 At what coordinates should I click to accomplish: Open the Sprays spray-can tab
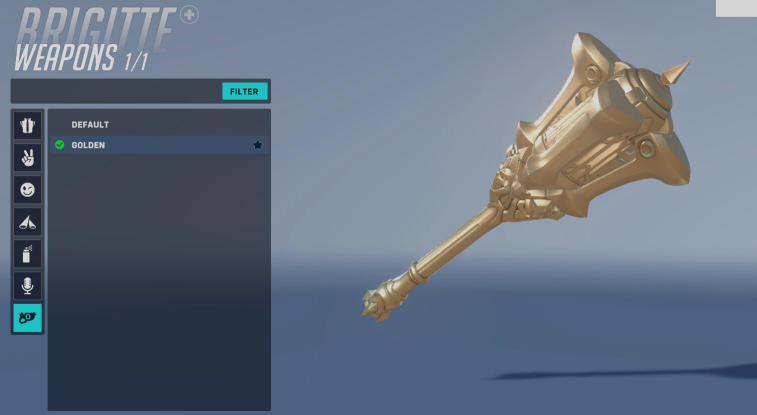pos(27,253)
